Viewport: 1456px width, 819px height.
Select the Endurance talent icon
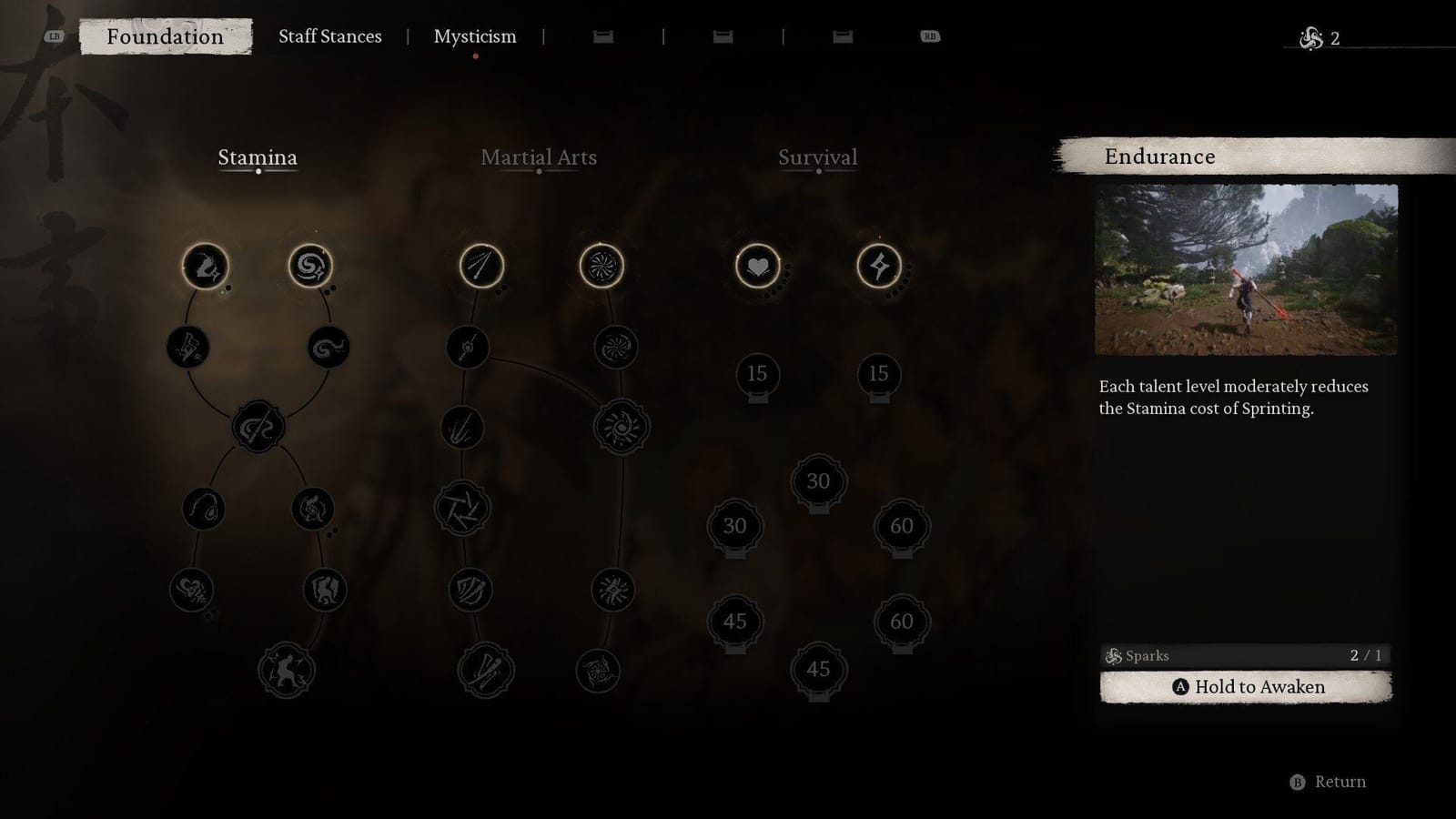click(205, 265)
